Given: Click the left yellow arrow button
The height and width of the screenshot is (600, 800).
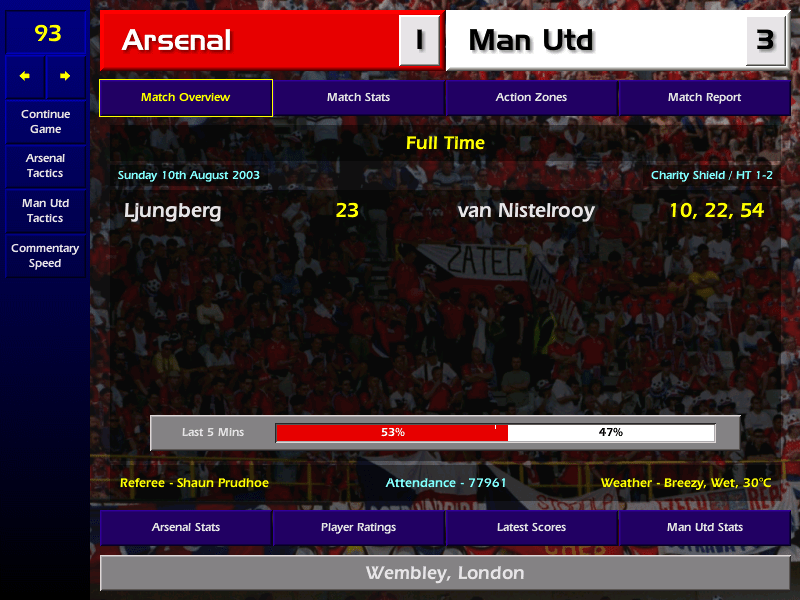Looking at the screenshot, I should click(x=25, y=76).
